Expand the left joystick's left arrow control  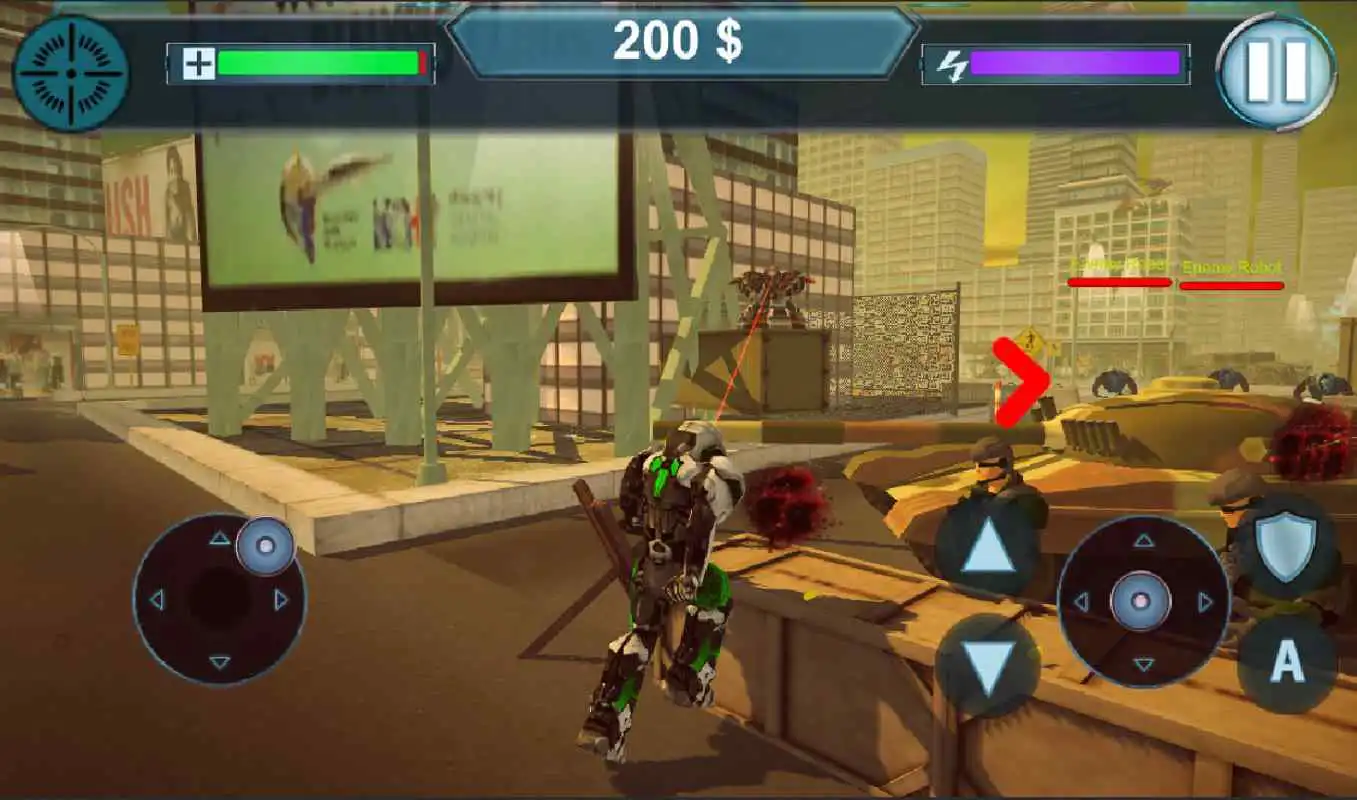pos(155,600)
